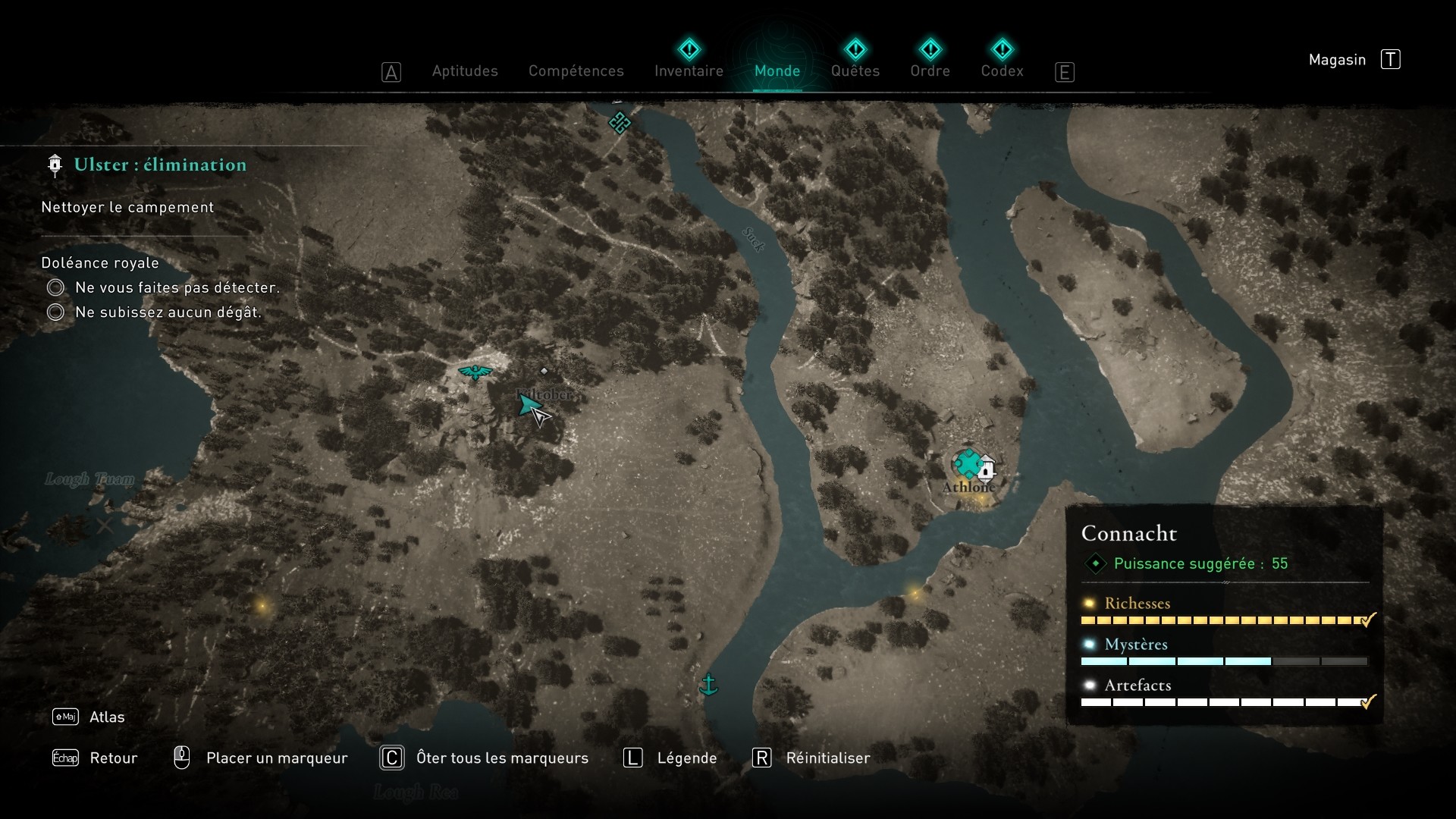Open the Codex tab
Viewport: 1456px width, 819px height.
(1003, 71)
